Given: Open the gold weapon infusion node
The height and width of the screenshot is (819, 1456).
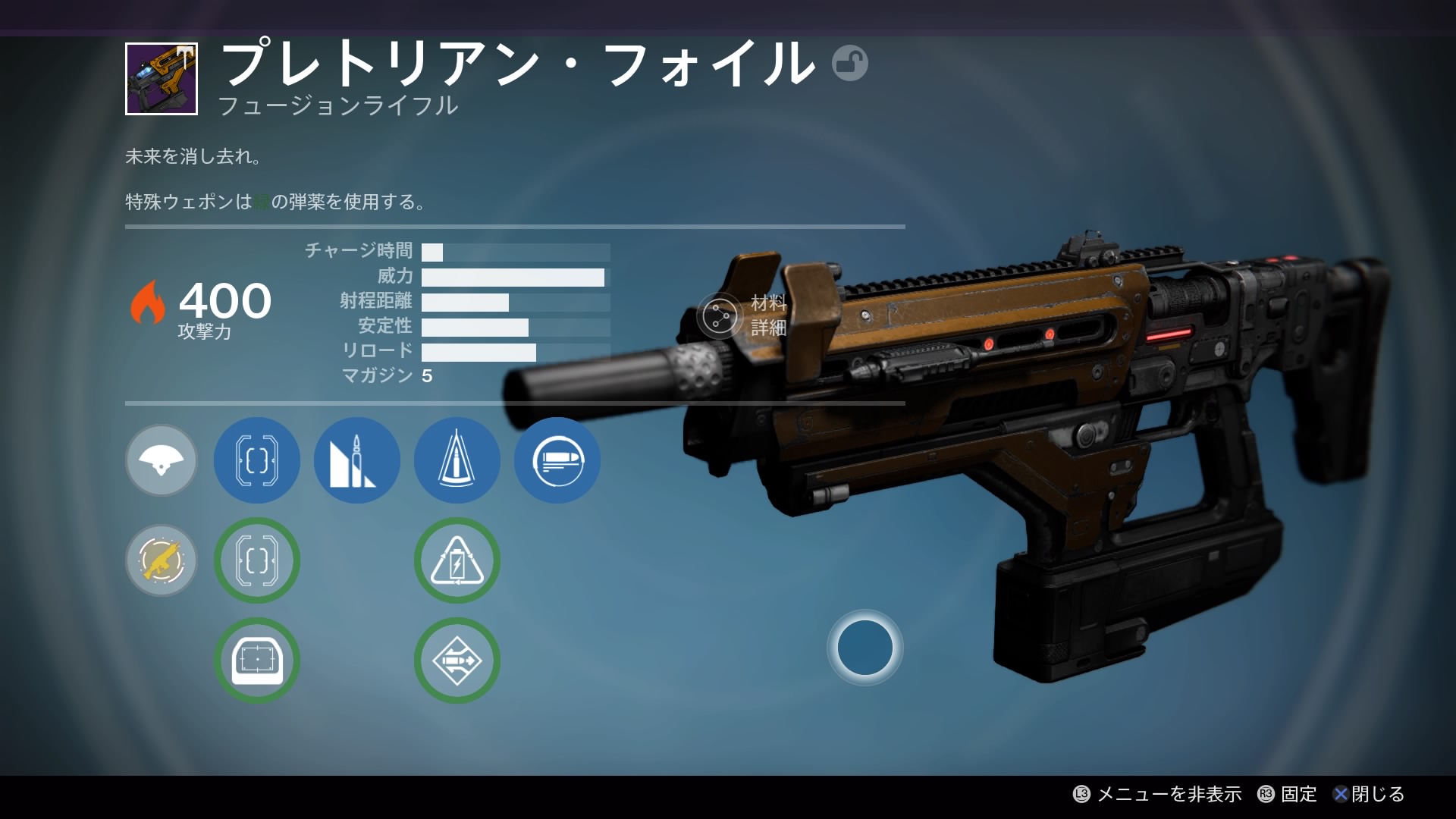Looking at the screenshot, I should (162, 560).
